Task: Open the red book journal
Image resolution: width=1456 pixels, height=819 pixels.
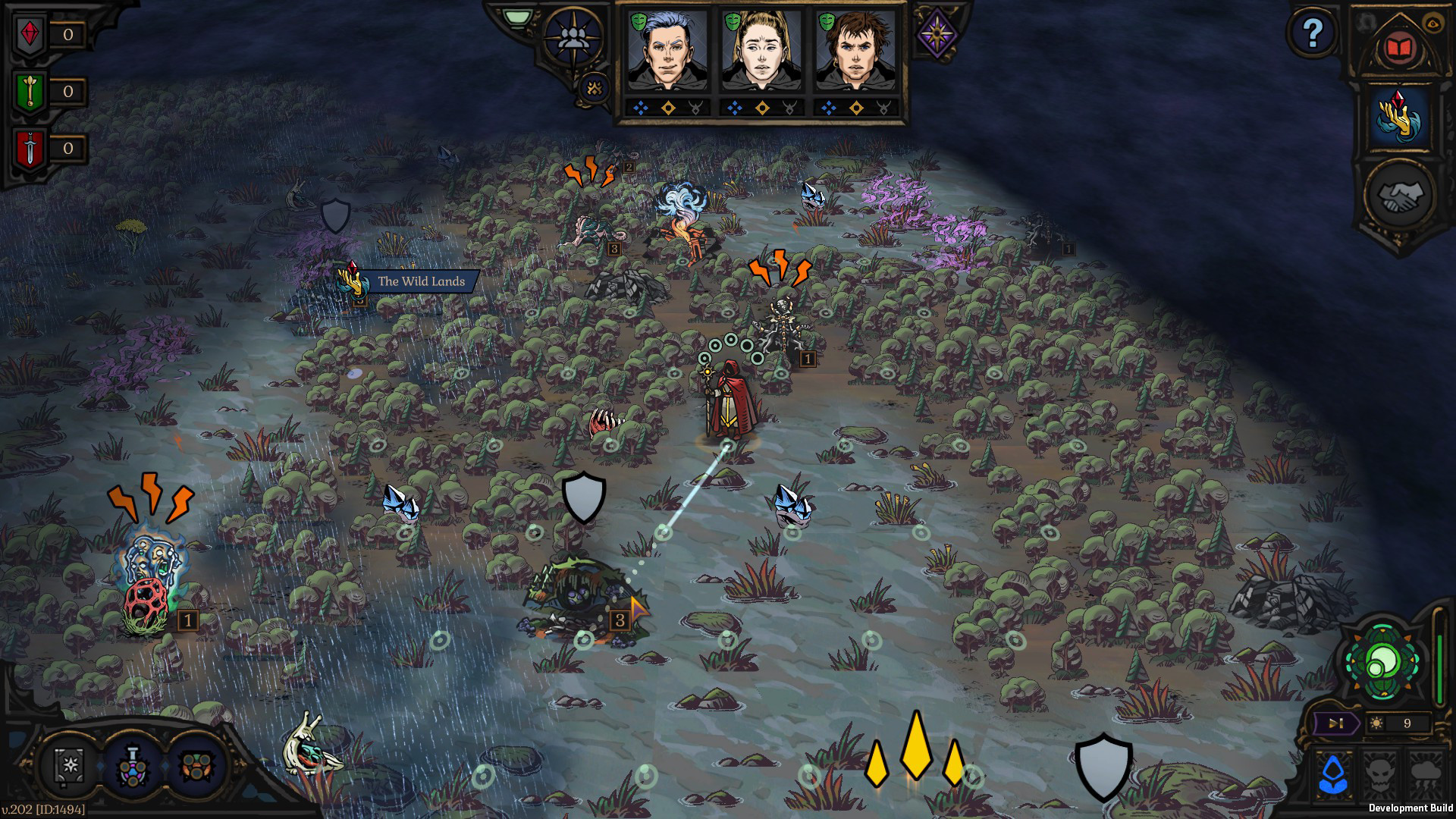Action: point(1398,47)
